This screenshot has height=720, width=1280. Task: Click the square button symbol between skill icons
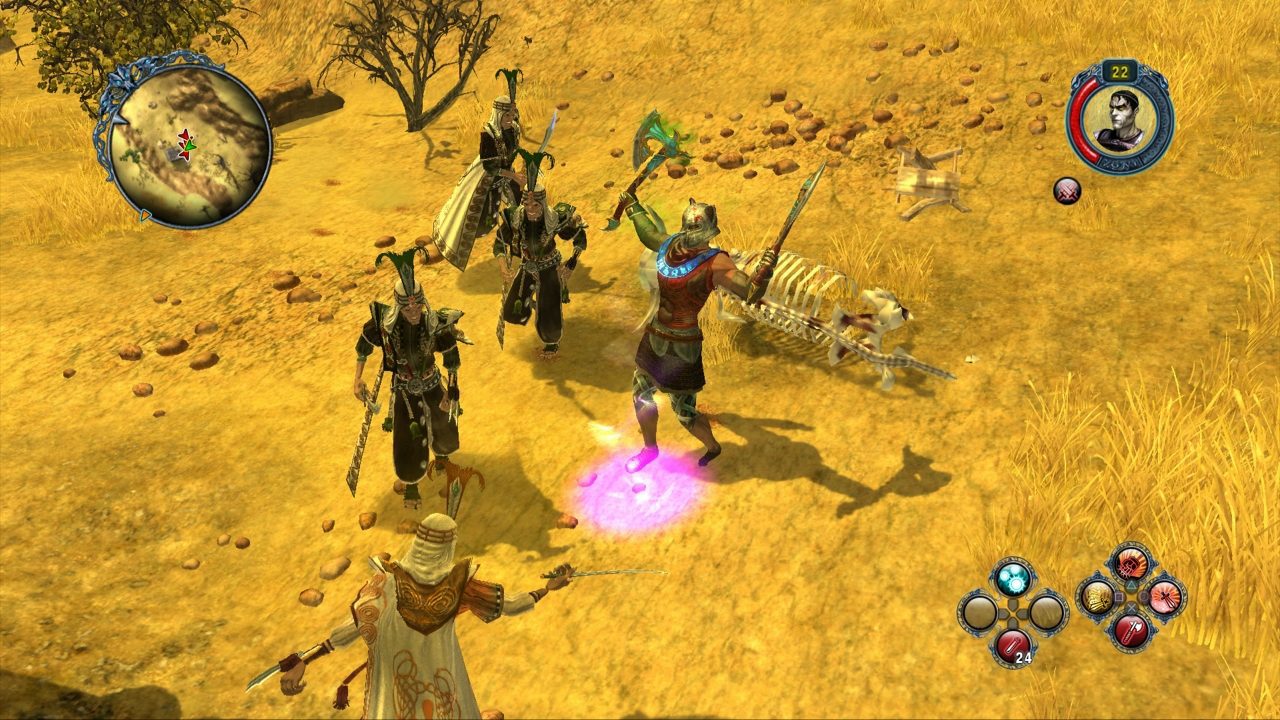click(x=1120, y=597)
